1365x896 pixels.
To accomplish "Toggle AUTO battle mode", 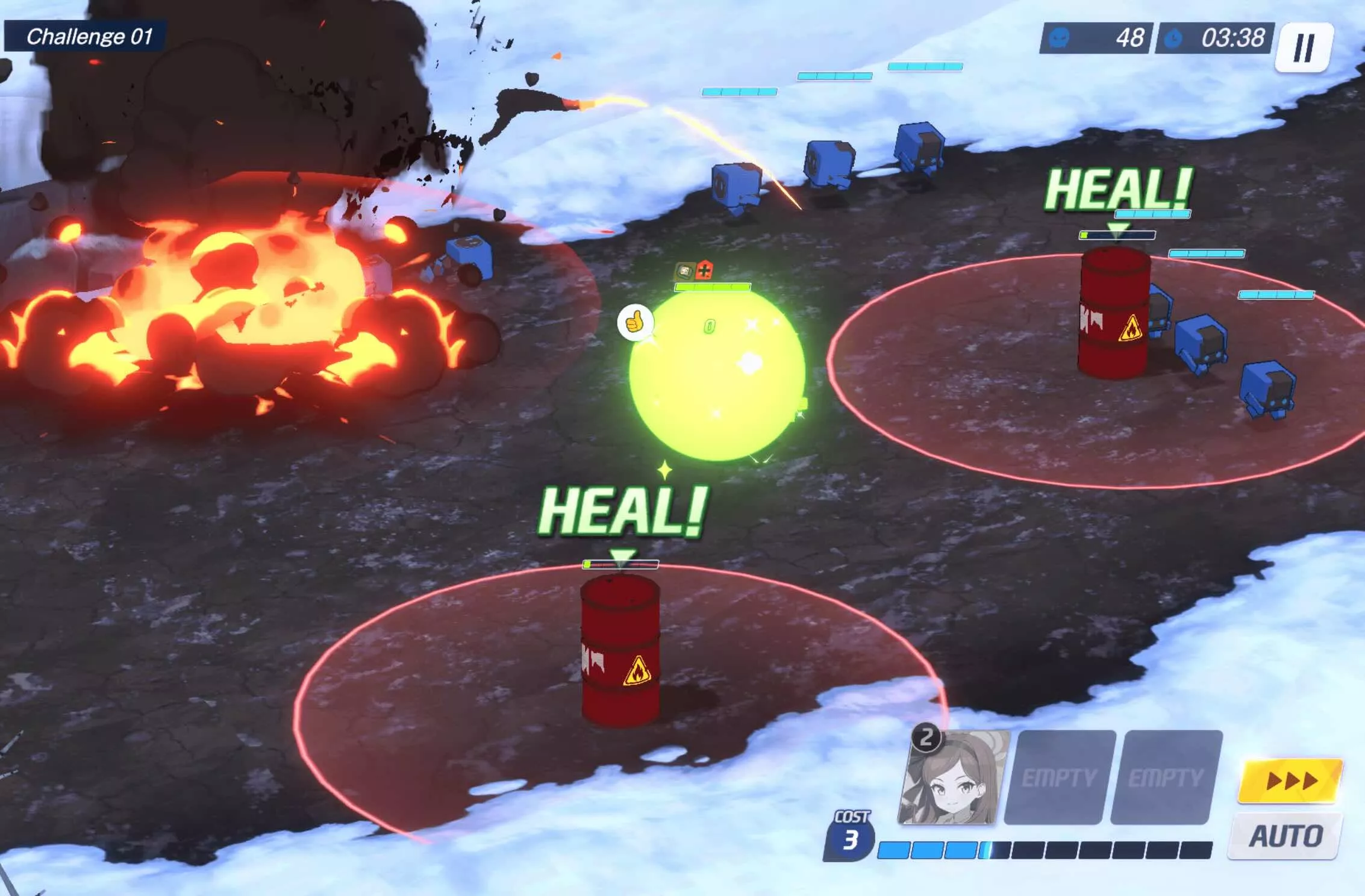I will pyautogui.click(x=1285, y=836).
